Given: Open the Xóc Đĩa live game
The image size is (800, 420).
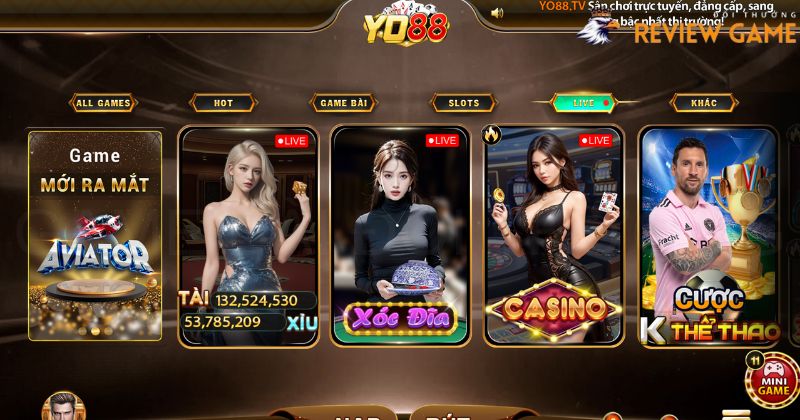Looking at the screenshot, I should coord(400,235).
